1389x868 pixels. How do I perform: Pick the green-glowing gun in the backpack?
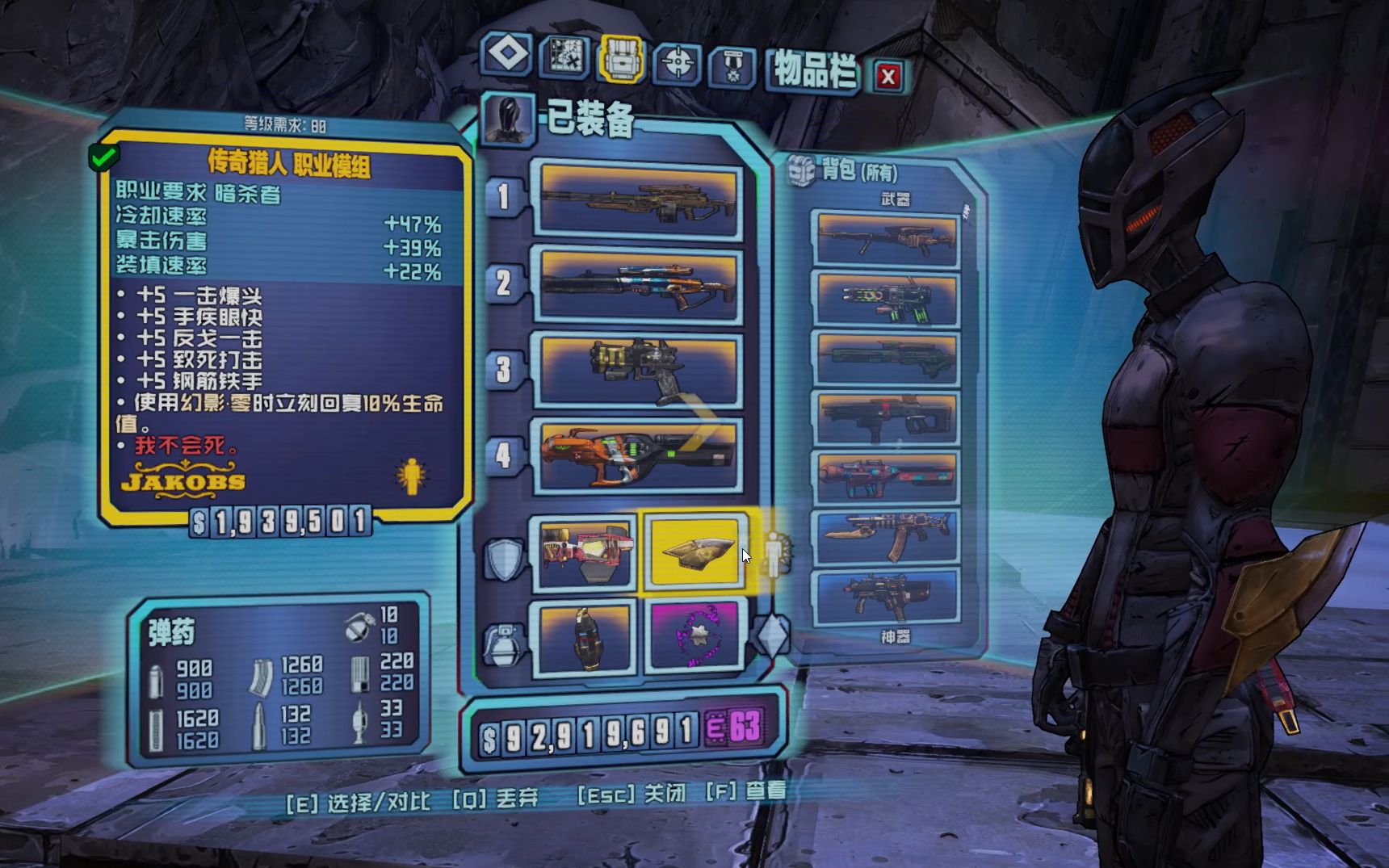click(x=887, y=299)
